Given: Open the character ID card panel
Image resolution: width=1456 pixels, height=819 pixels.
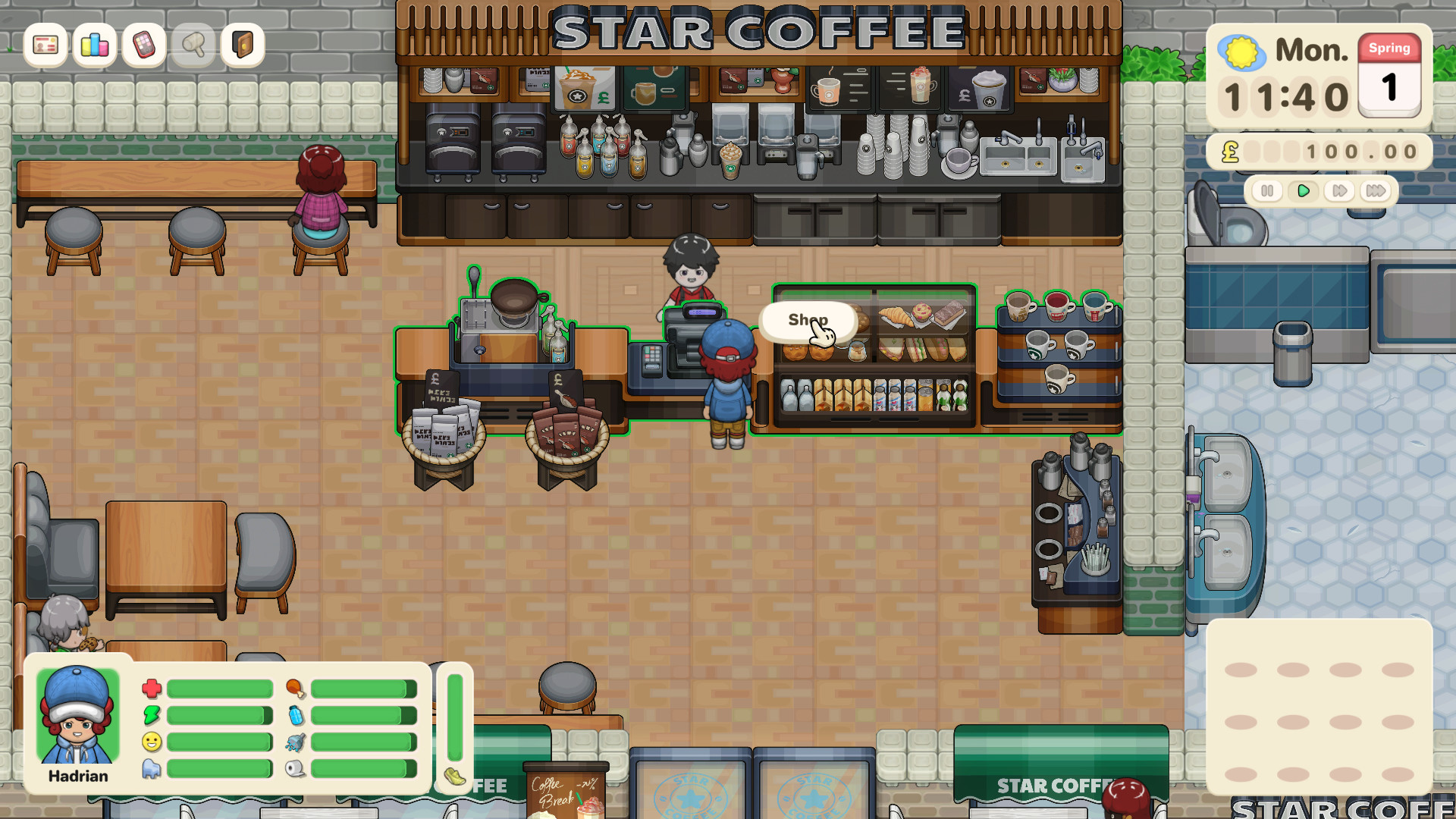Looking at the screenshot, I should point(45,46).
